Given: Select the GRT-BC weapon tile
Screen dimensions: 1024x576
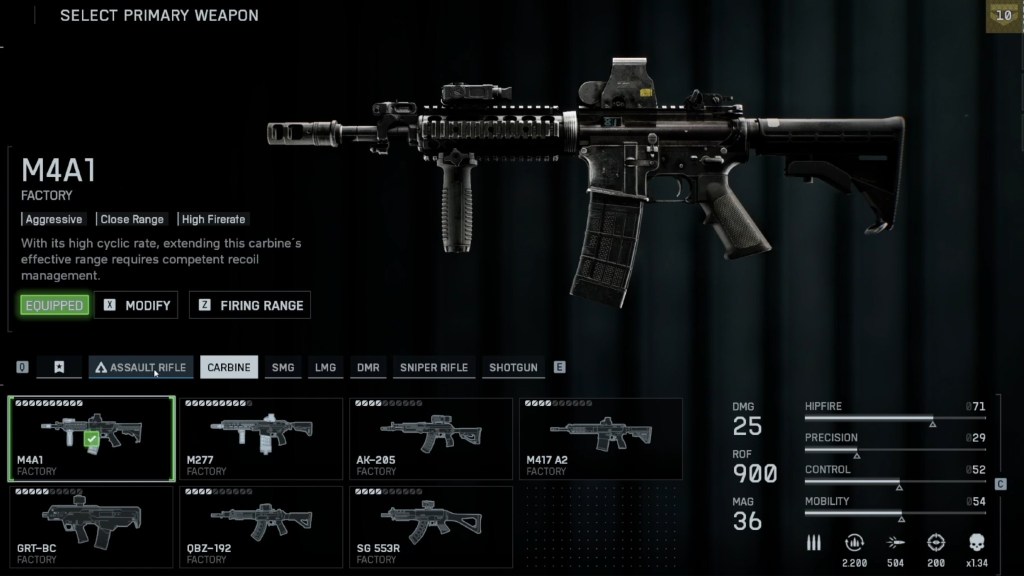Looking at the screenshot, I should pyautogui.click(x=92, y=526).
